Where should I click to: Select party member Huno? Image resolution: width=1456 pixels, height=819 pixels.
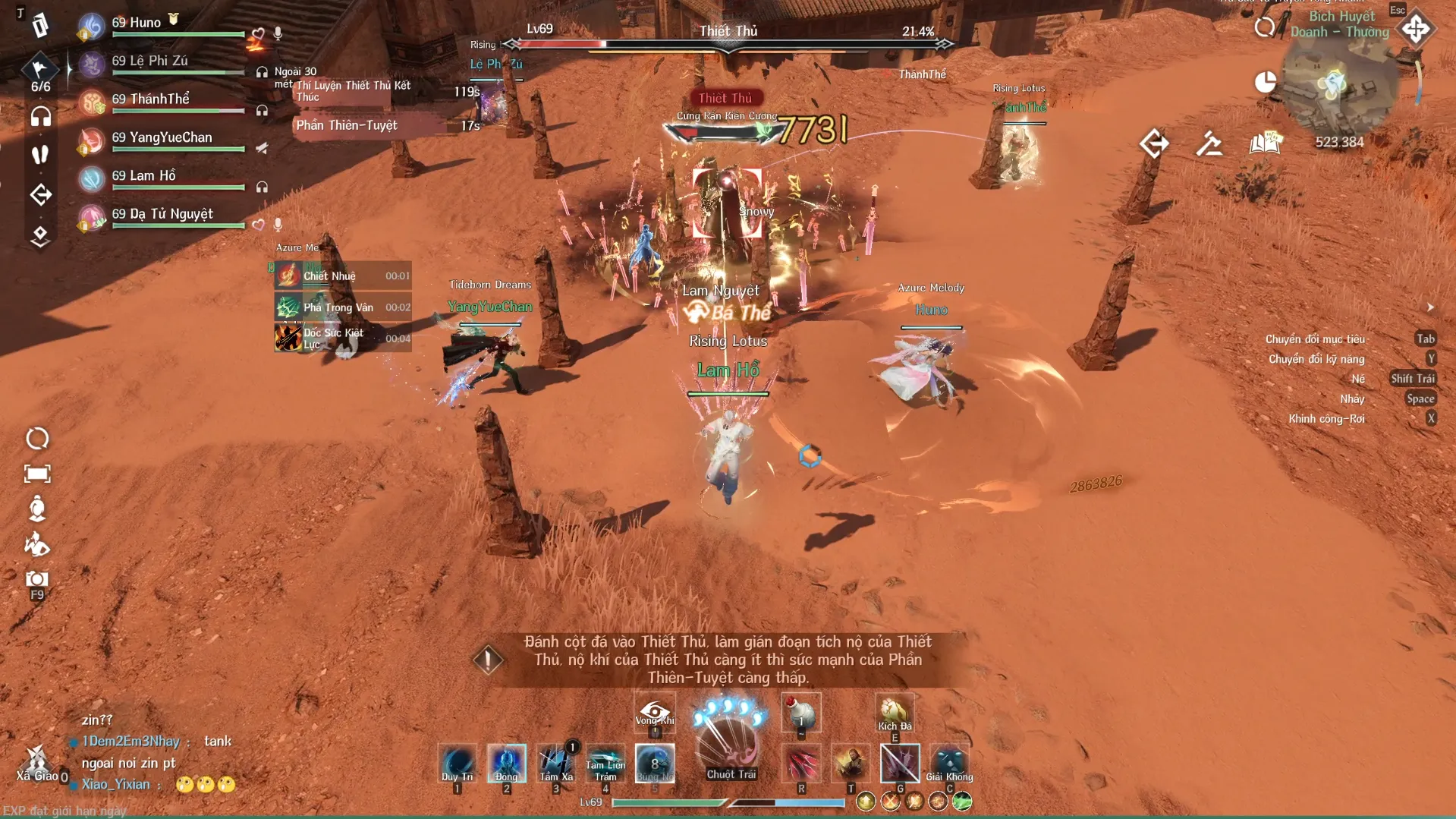pyautogui.click(x=137, y=23)
